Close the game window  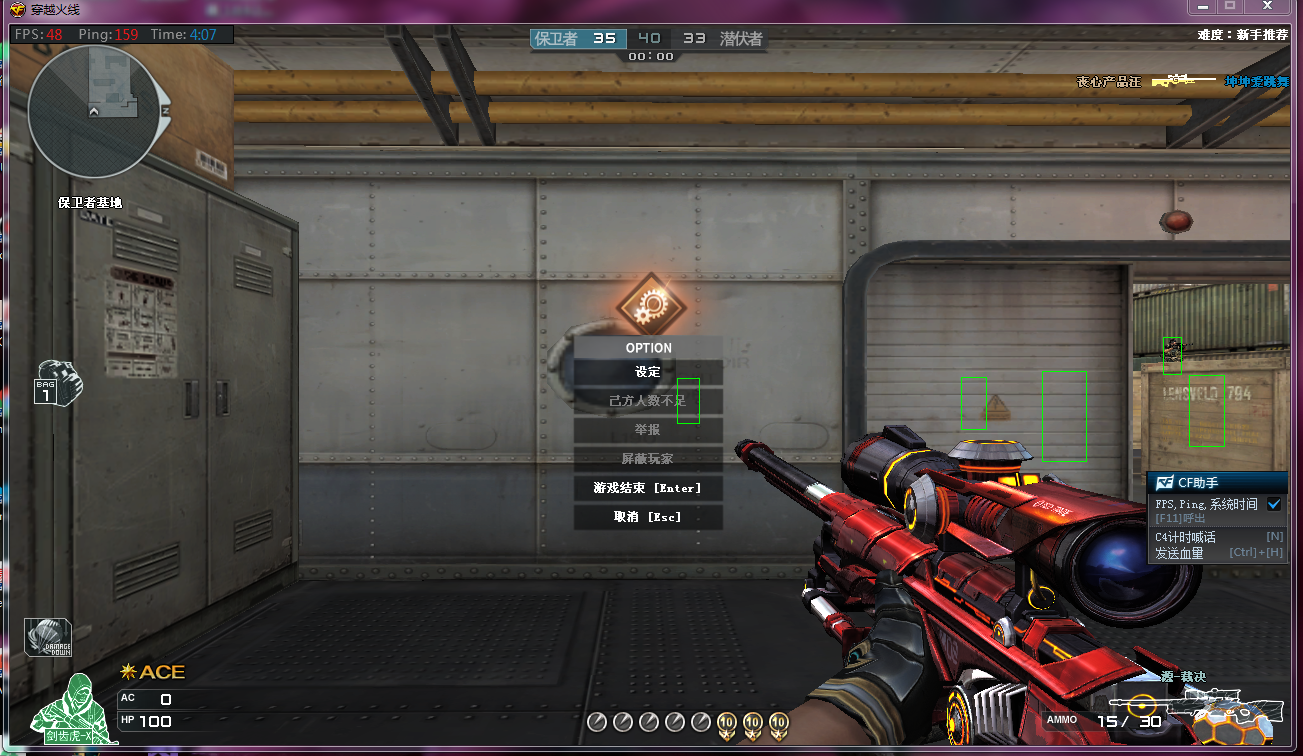pyautogui.click(x=1267, y=6)
